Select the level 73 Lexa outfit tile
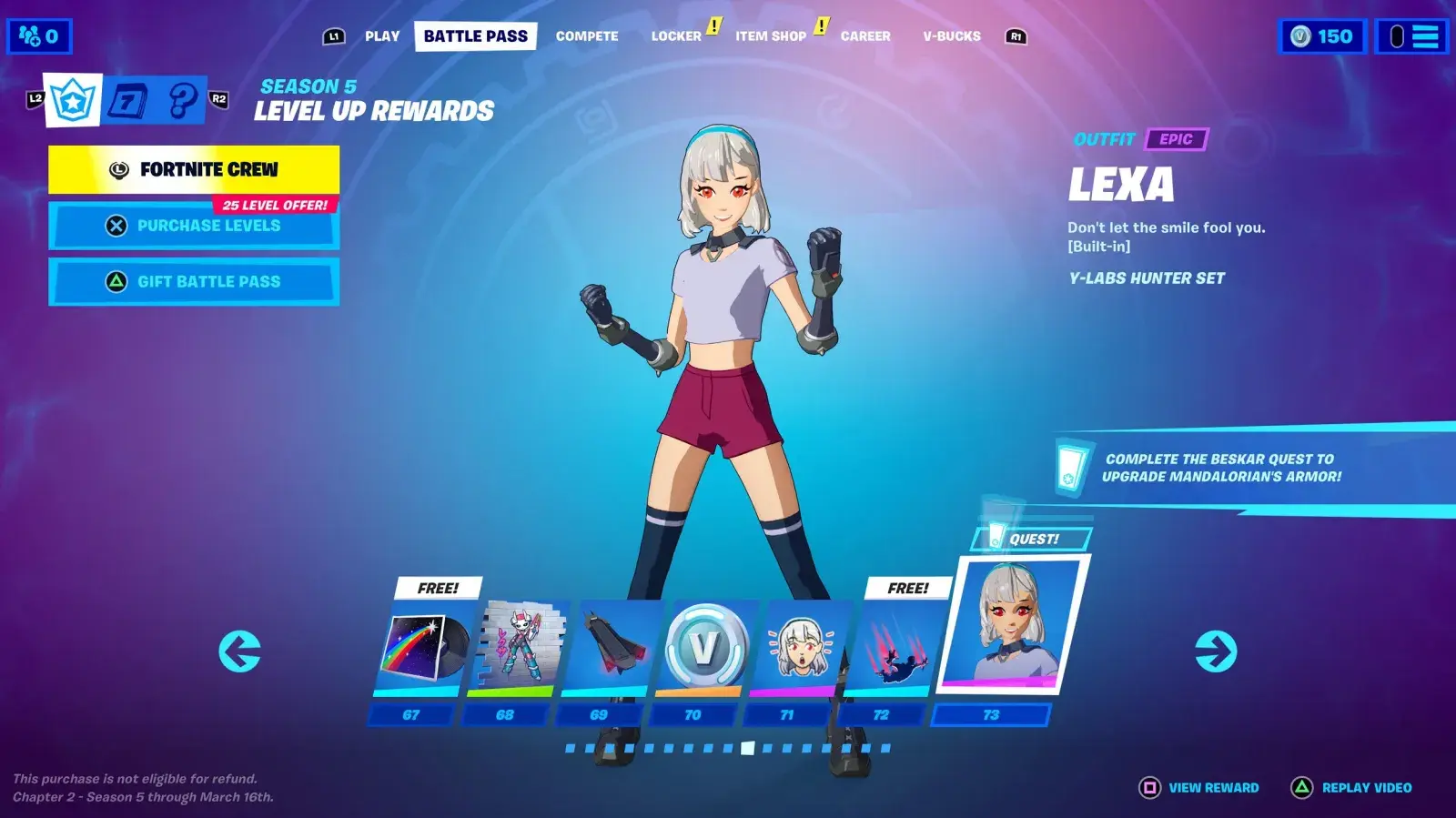 [1010, 628]
